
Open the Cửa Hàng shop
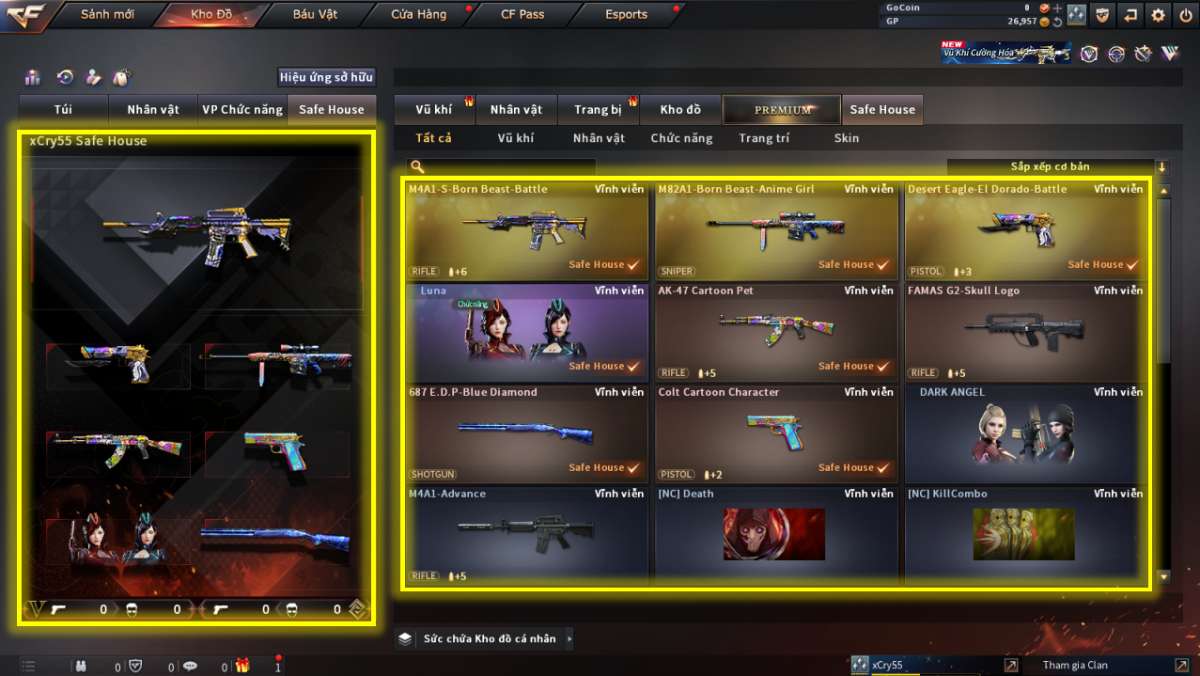(x=418, y=15)
